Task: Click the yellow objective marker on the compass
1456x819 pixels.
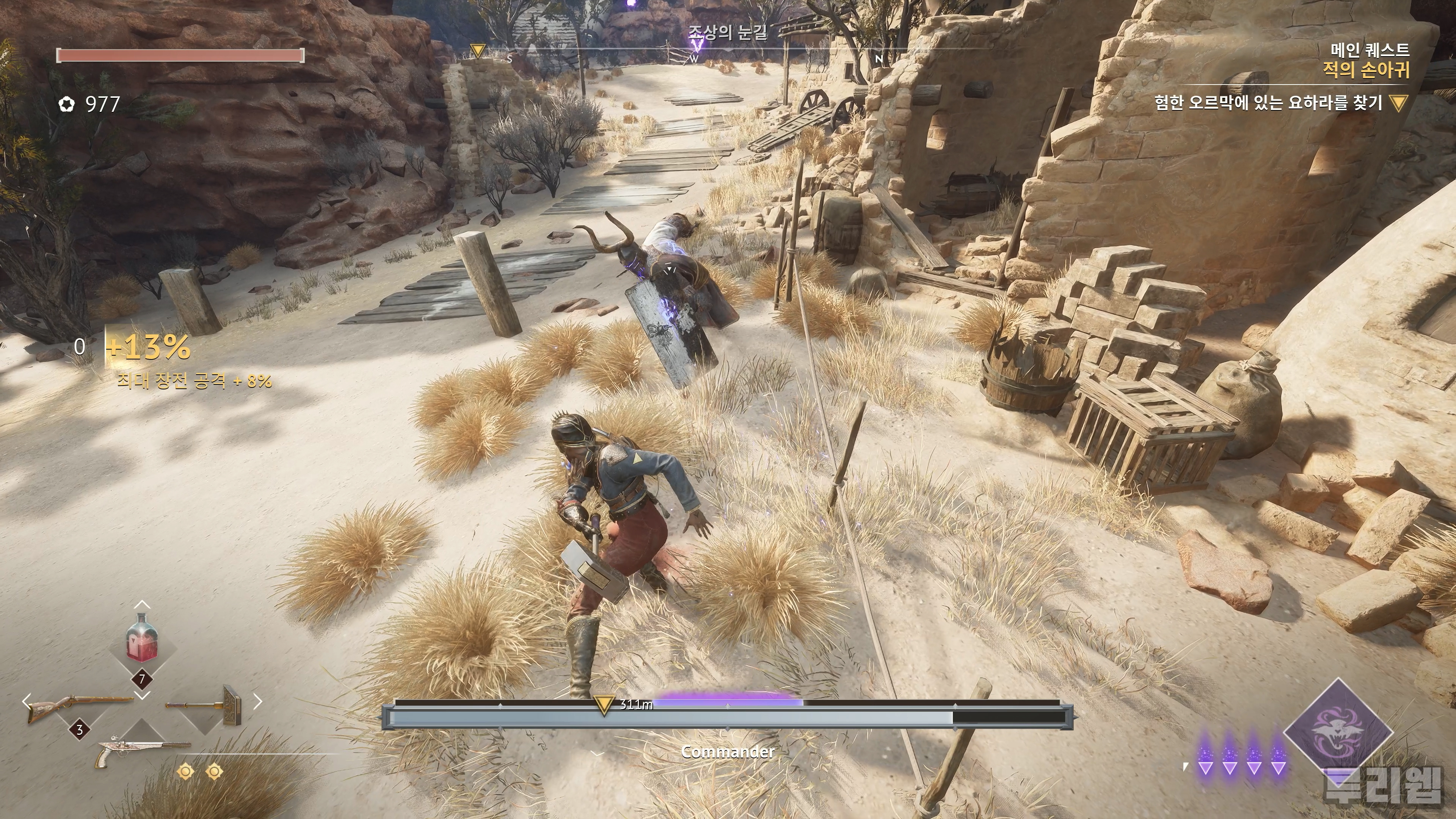Action: pos(478,52)
